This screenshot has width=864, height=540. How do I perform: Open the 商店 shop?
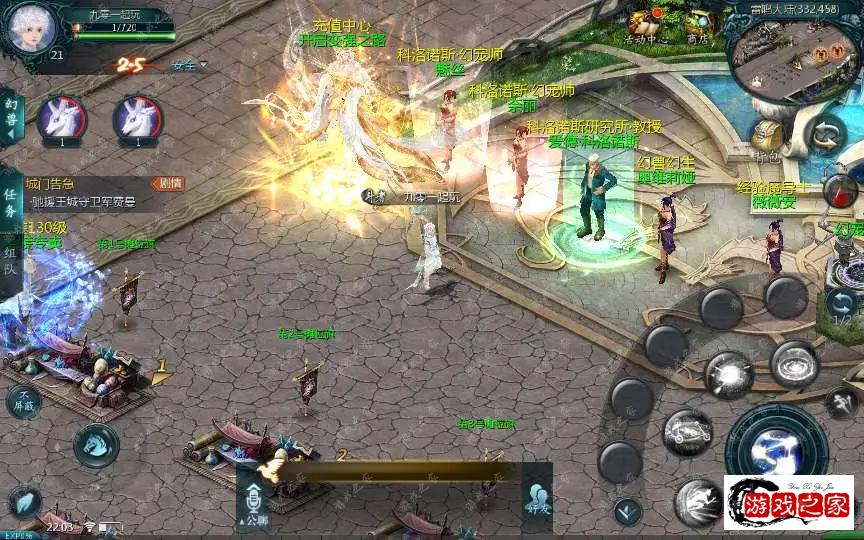coord(697,27)
